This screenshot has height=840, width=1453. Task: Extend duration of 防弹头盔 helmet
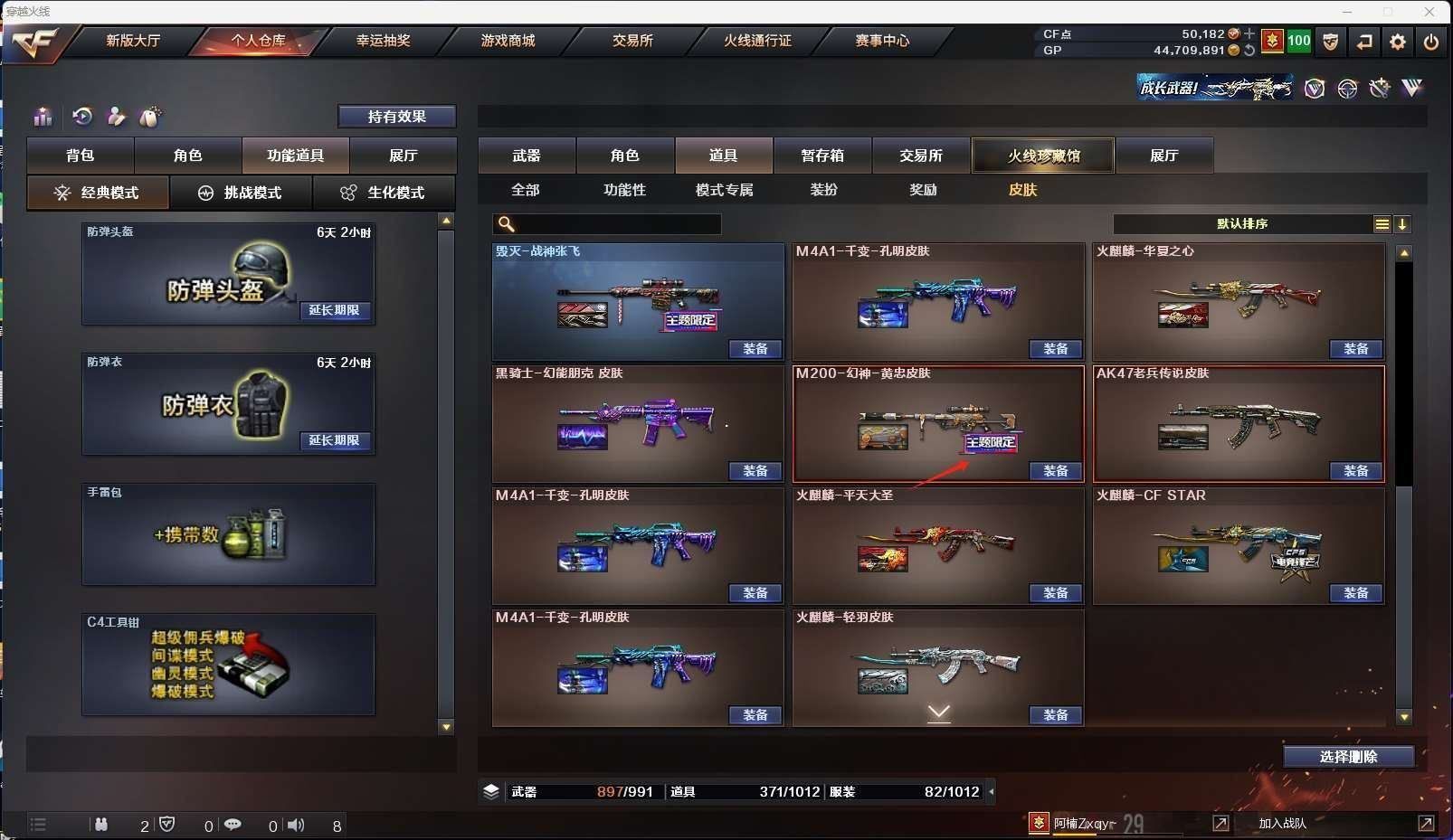point(335,310)
